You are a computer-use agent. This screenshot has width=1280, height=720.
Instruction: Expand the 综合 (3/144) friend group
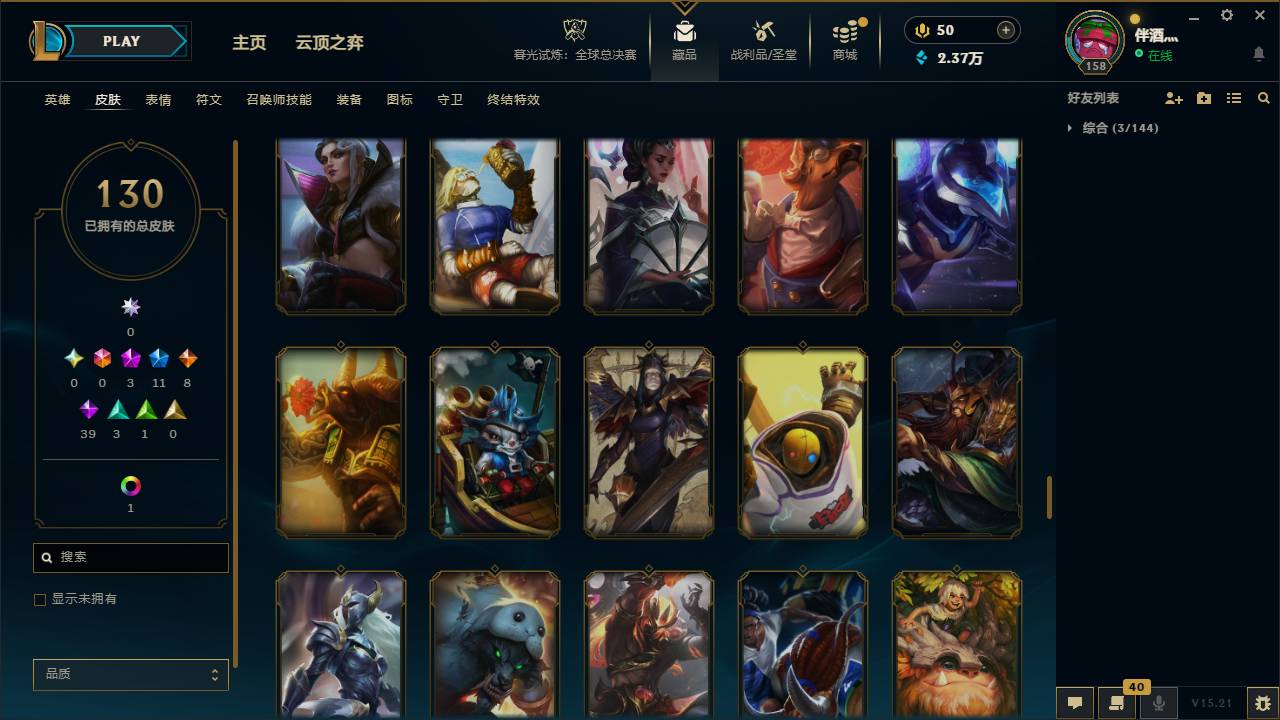coord(1118,128)
